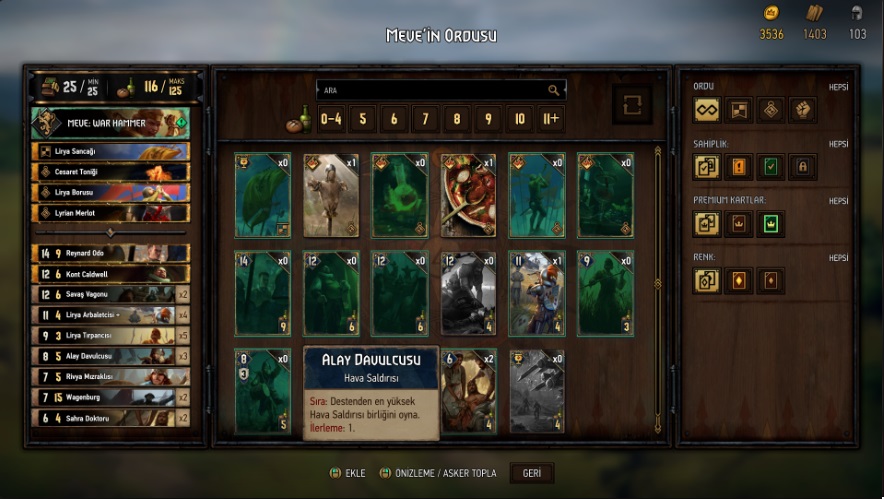This screenshot has height=499, width=884.
Task: Select the Wagenburg deck entry
Action: tap(110, 397)
